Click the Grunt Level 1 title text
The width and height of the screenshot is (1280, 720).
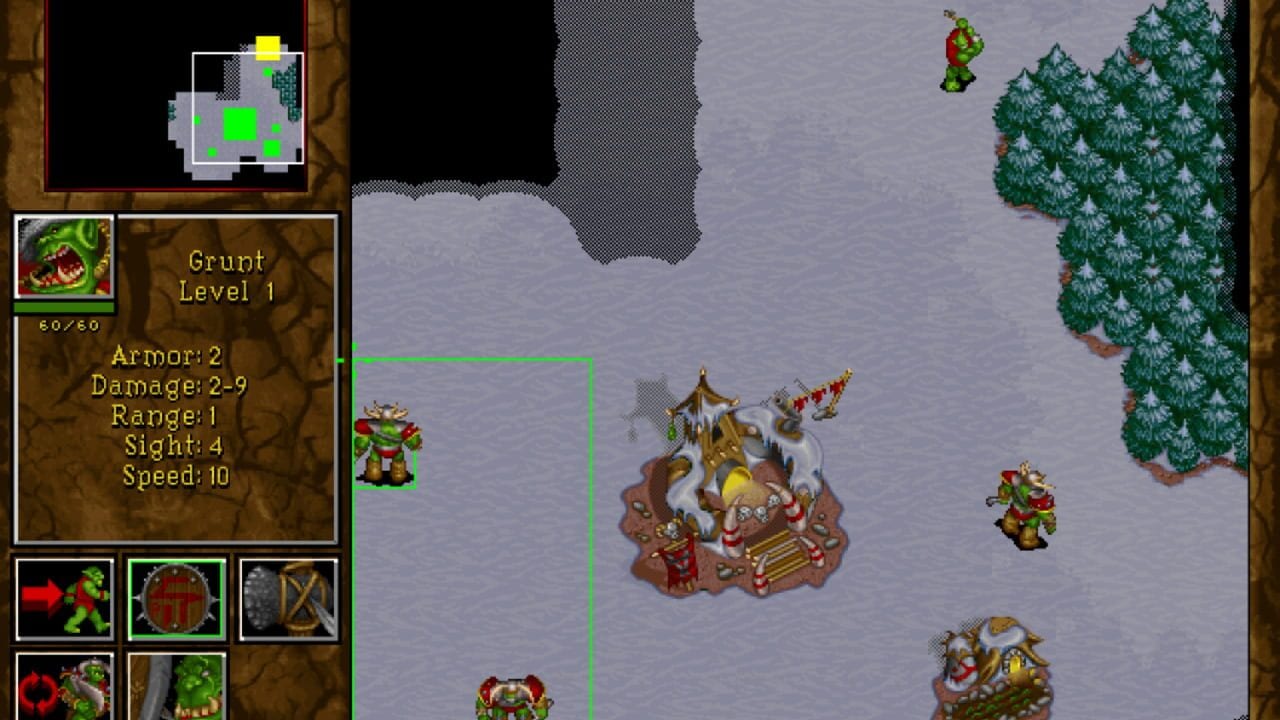(x=225, y=277)
